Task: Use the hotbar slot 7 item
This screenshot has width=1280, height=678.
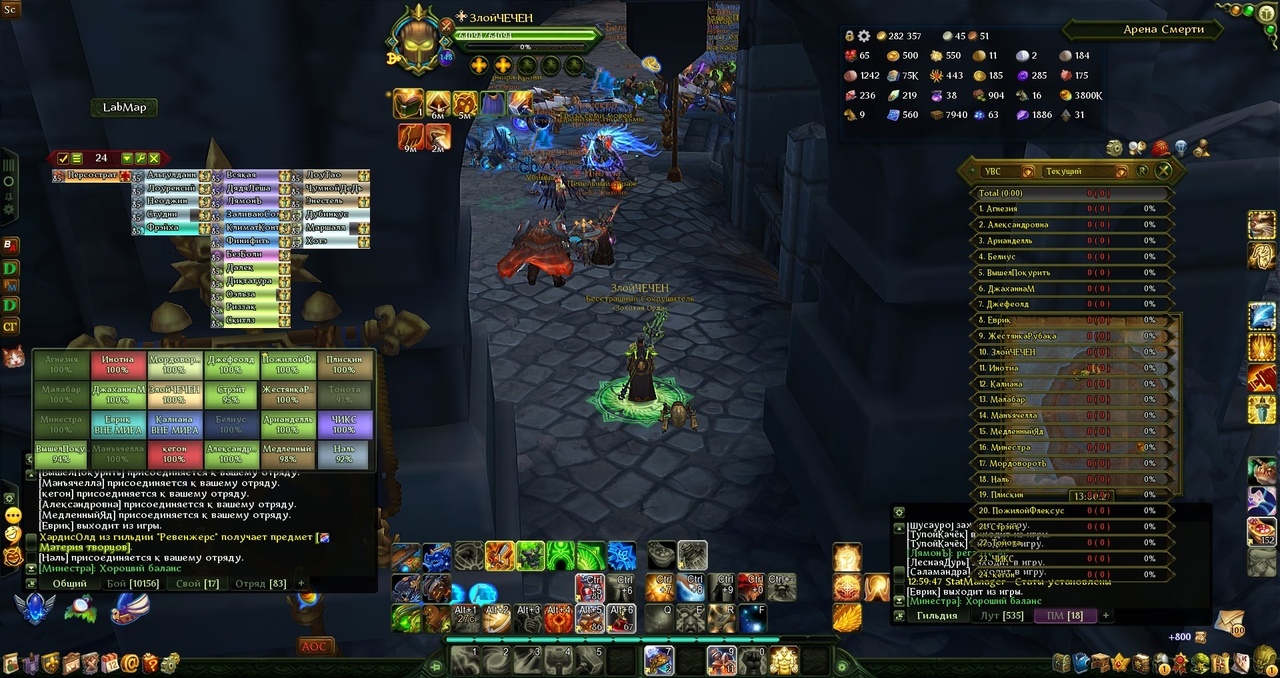Action: pos(659,660)
